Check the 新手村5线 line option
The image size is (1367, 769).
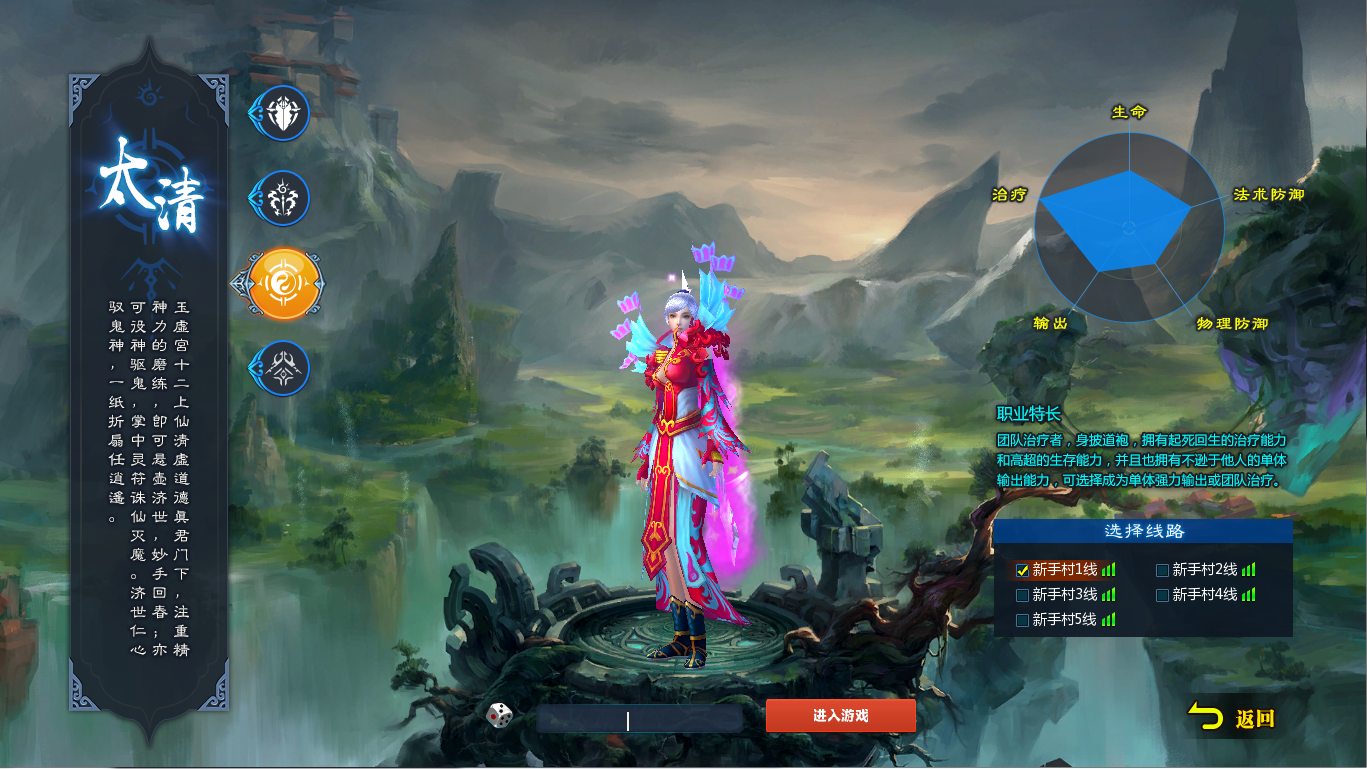[1023, 620]
